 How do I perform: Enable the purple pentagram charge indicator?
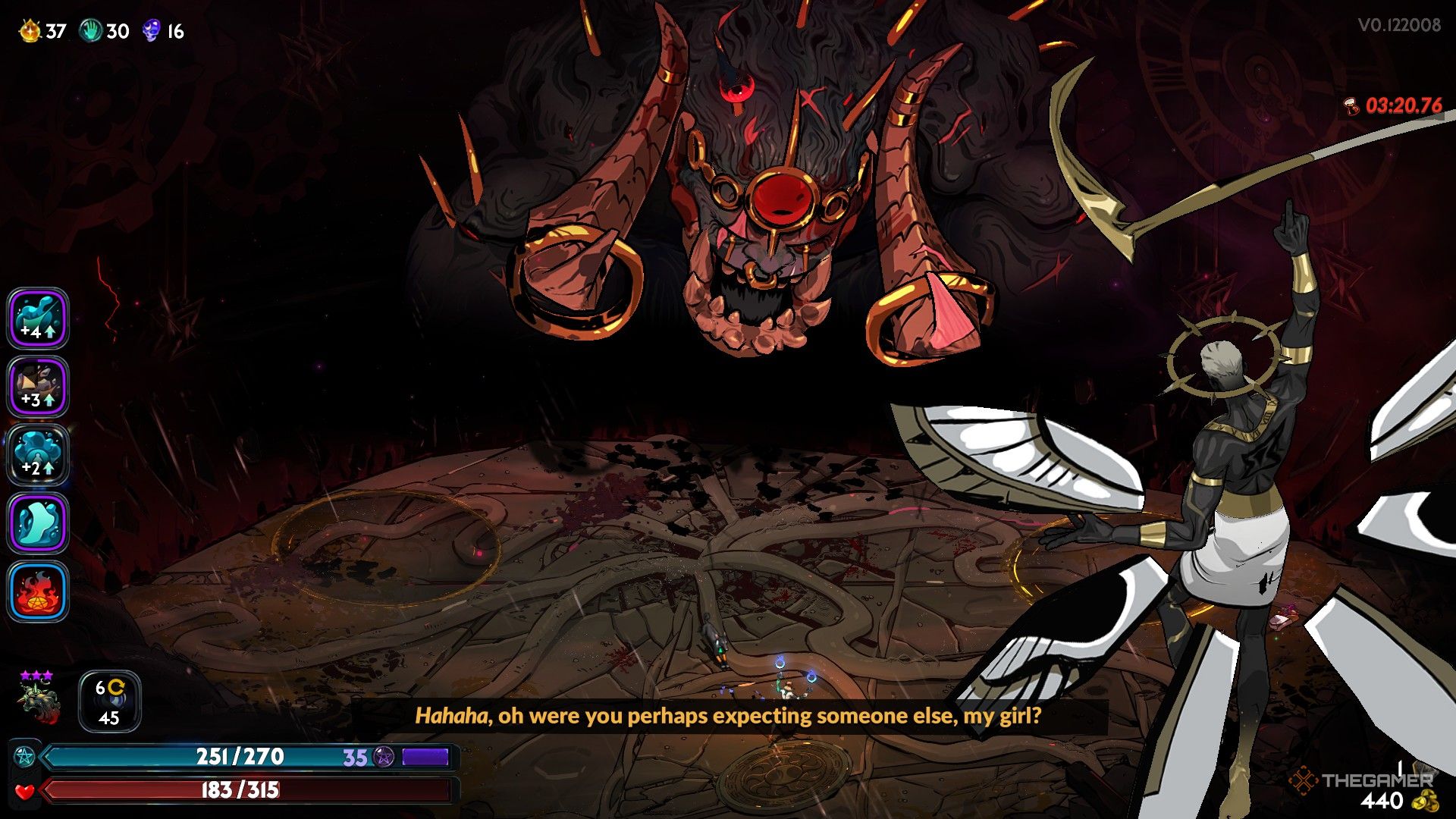click(x=384, y=756)
